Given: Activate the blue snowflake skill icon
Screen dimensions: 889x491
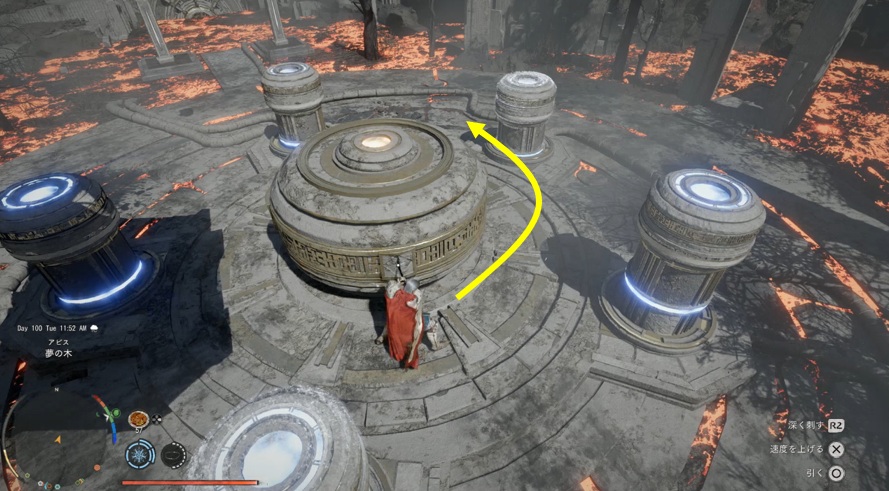Looking at the screenshot, I should 140,453.
